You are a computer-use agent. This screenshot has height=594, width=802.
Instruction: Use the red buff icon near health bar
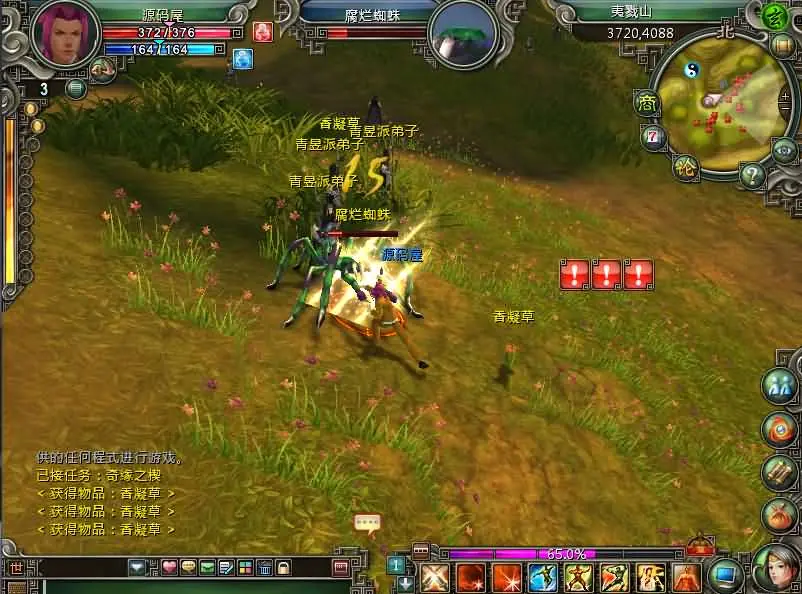point(263,31)
